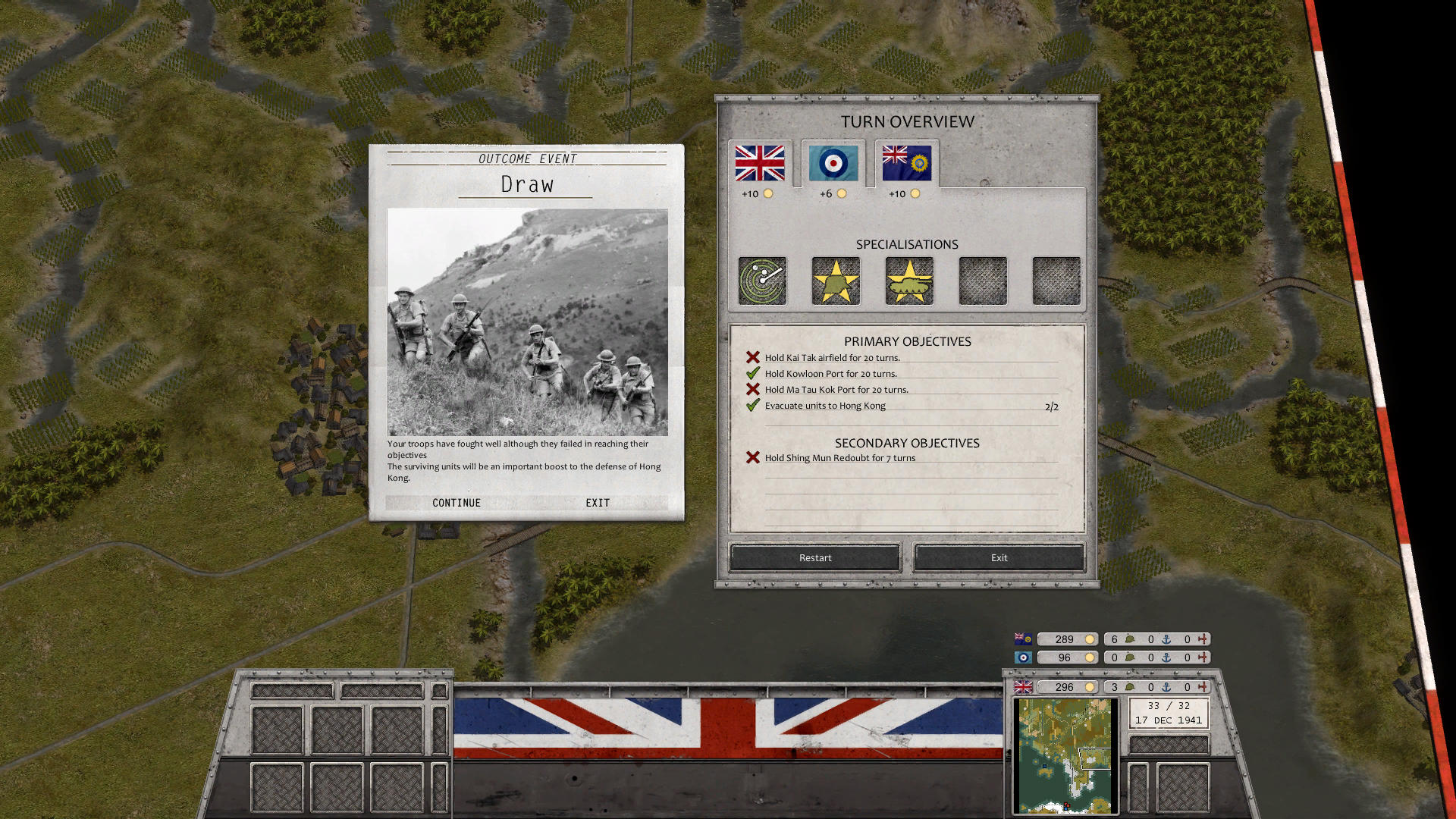
Task: Click the cross beside Hold Shing Mun Redoubt
Action: (752, 457)
